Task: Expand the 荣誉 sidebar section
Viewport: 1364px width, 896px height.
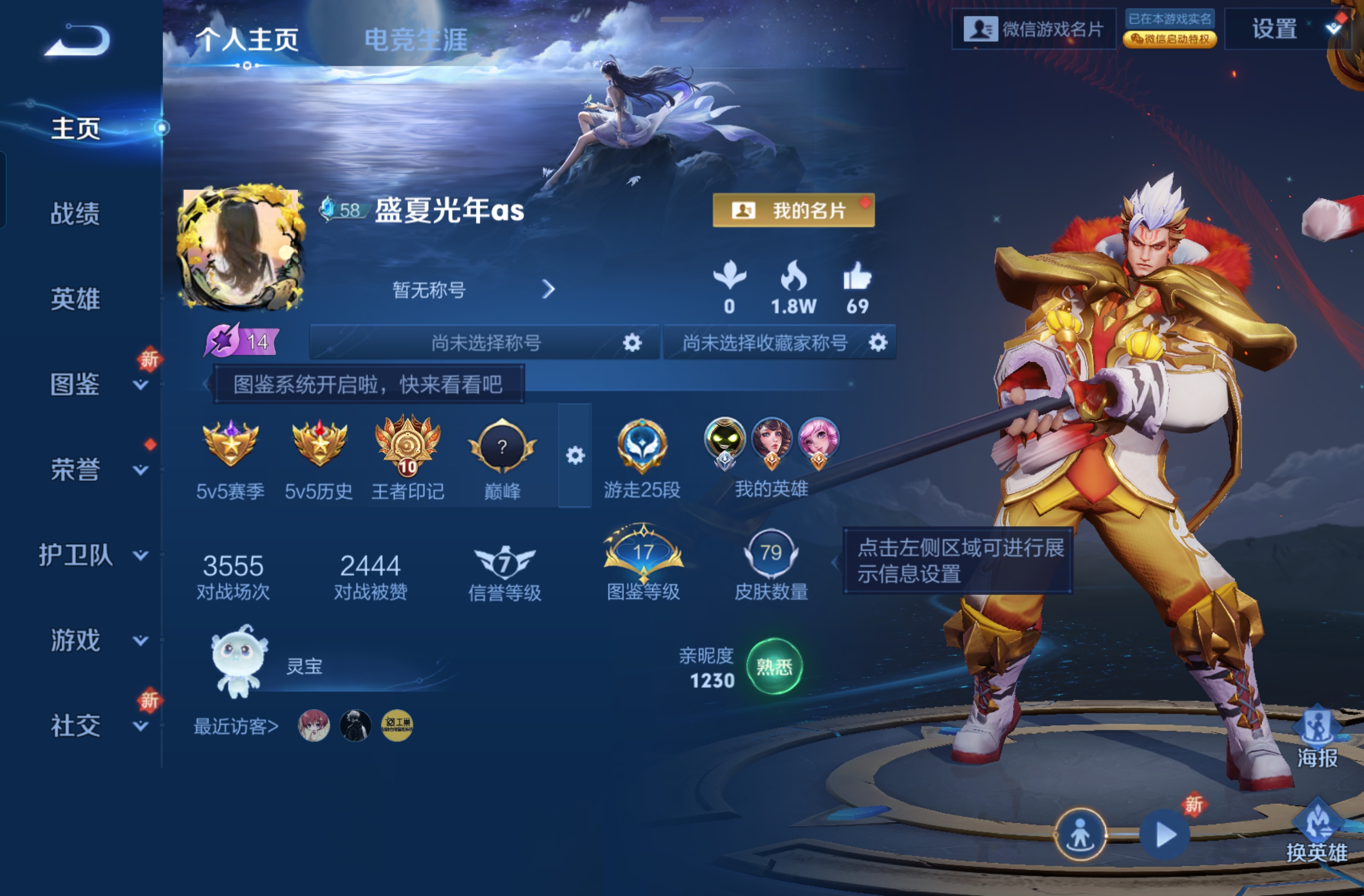Action: point(75,470)
